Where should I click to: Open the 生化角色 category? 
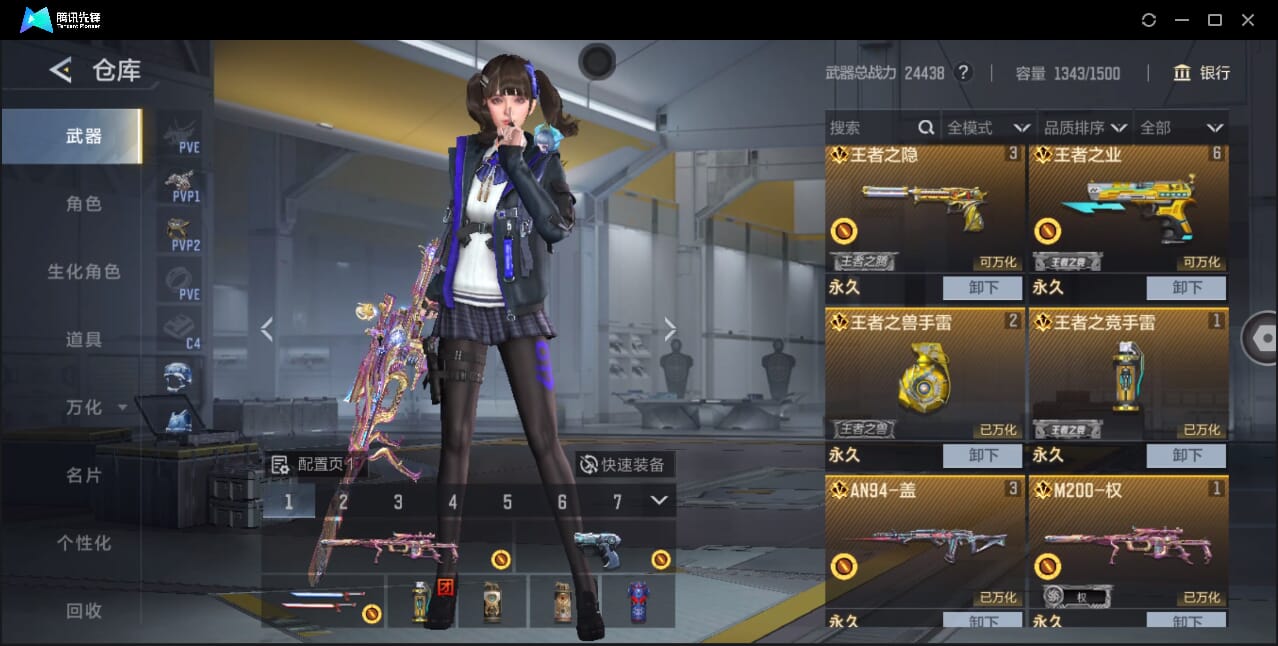point(83,271)
